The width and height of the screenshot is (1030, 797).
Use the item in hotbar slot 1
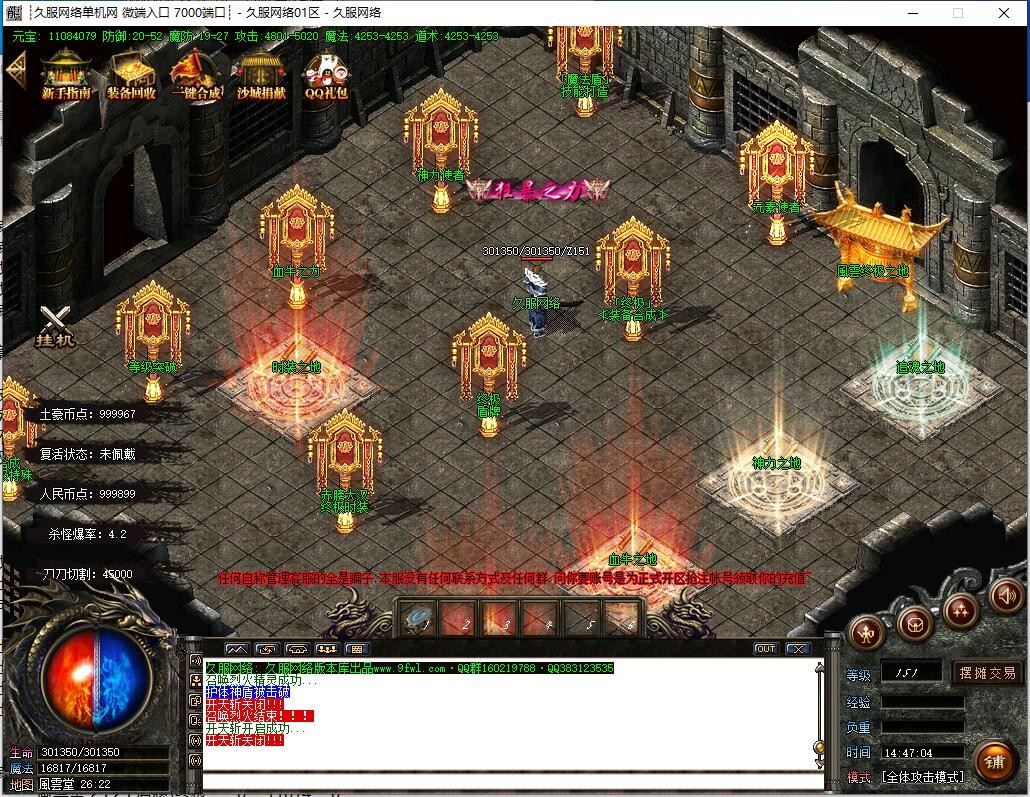pos(416,620)
